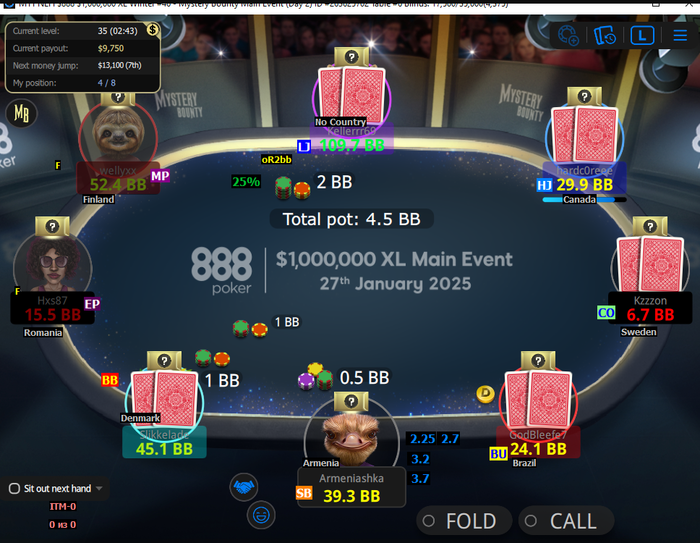Expand the Sit out next hand dropdown arrow
700x543 pixels.
[99, 489]
